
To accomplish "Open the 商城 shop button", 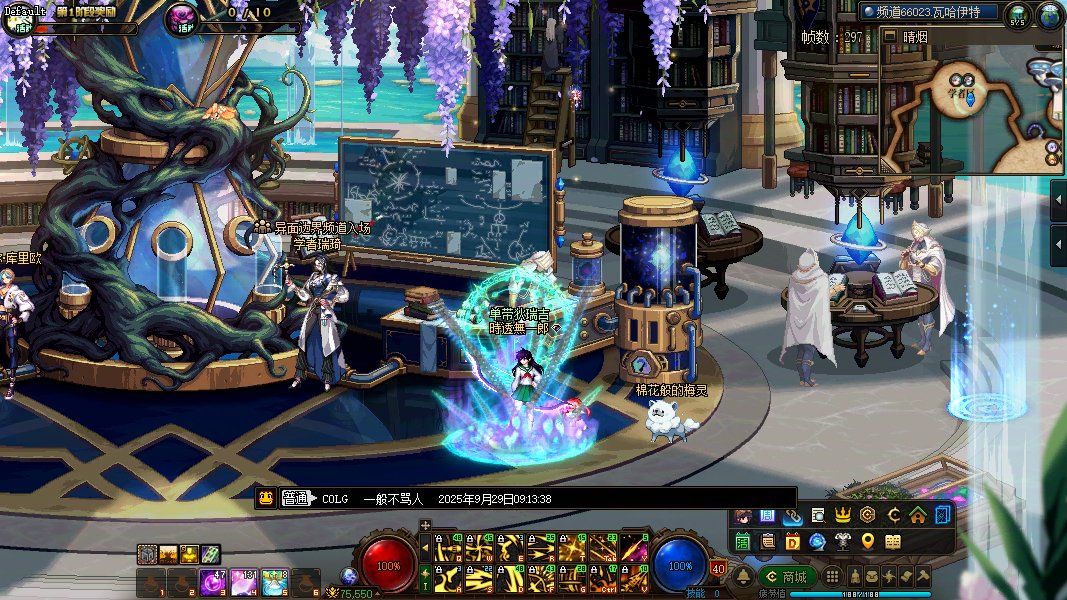I will pos(786,577).
